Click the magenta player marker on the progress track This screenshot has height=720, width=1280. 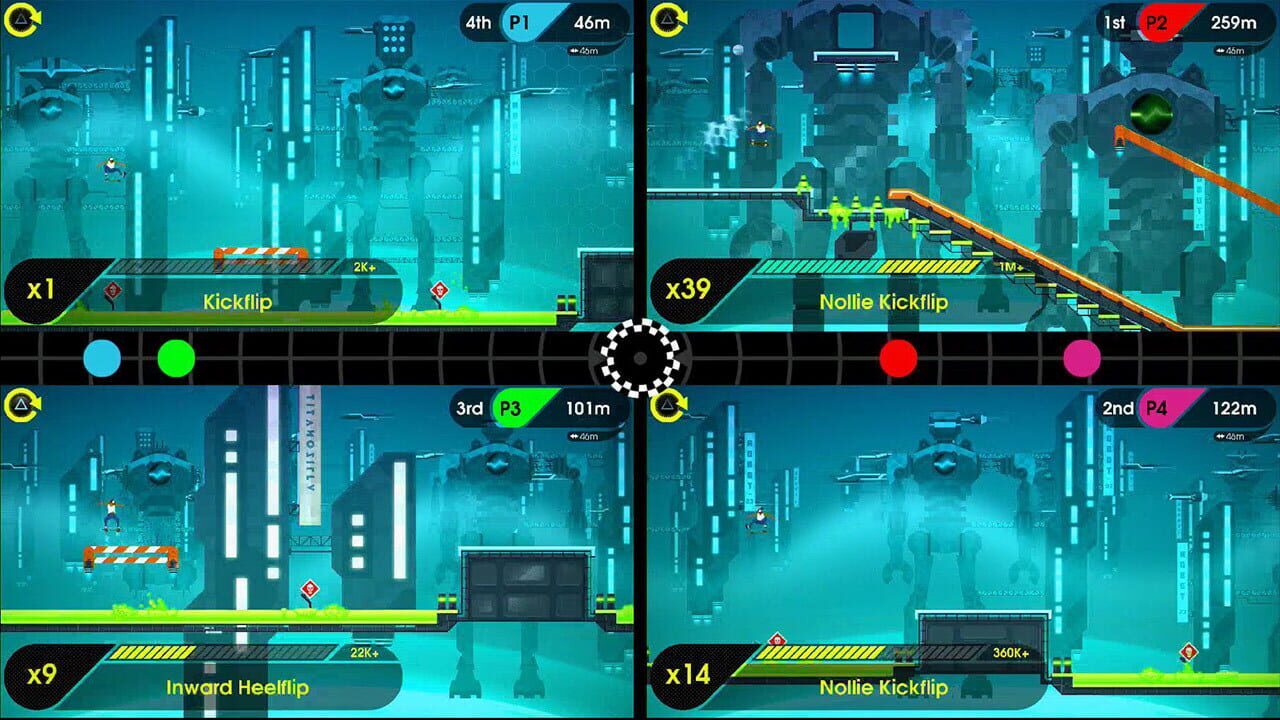click(1081, 358)
